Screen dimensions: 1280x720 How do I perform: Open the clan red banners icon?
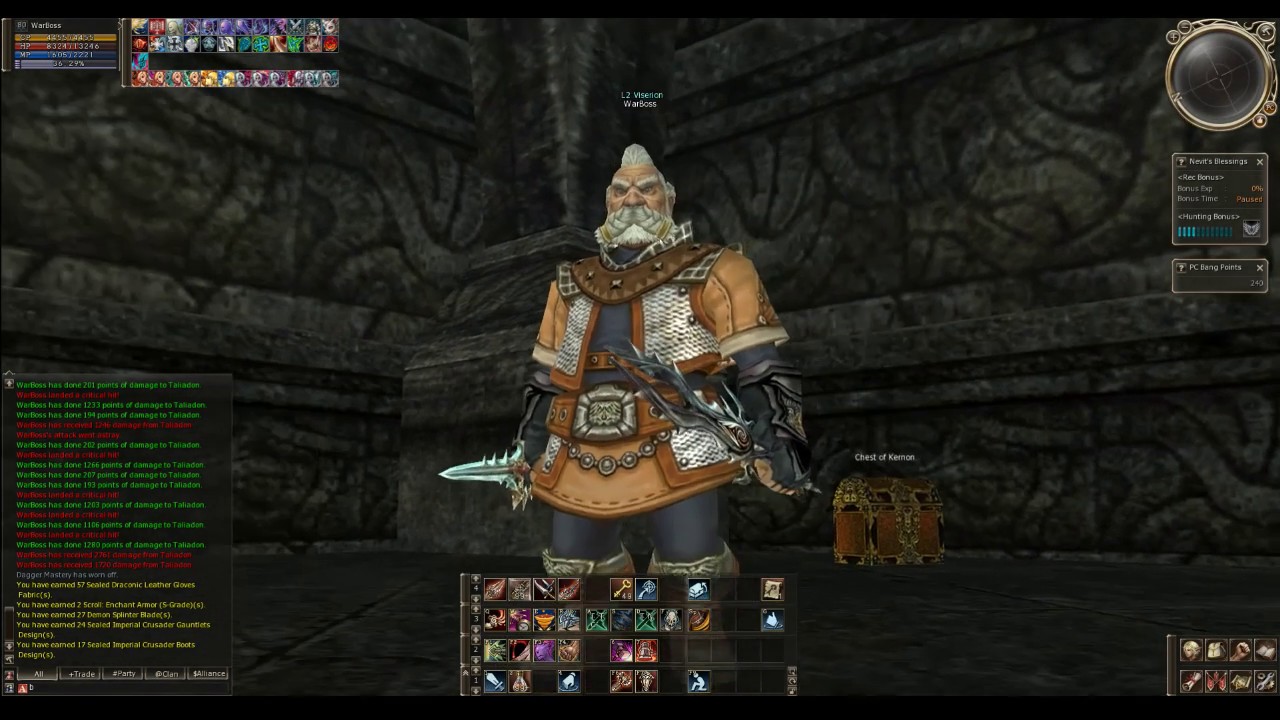(1216, 682)
